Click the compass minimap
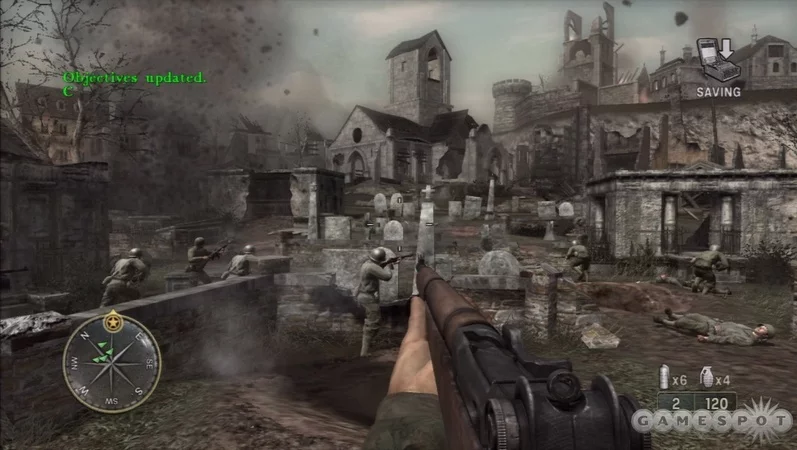Screen dimensions: 797x450 [111, 363]
